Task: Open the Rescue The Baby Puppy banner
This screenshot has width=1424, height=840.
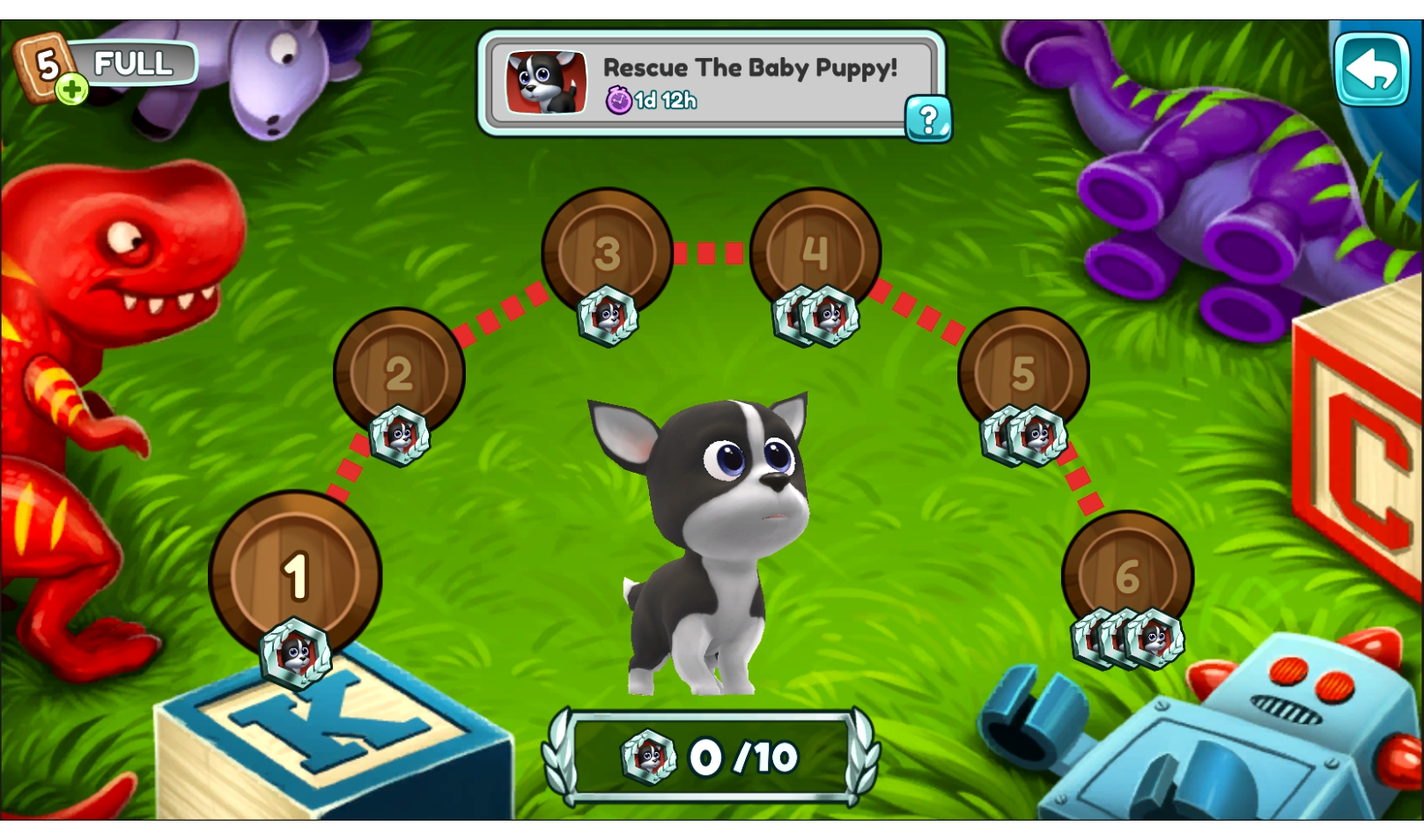Action: (x=705, y=83)
